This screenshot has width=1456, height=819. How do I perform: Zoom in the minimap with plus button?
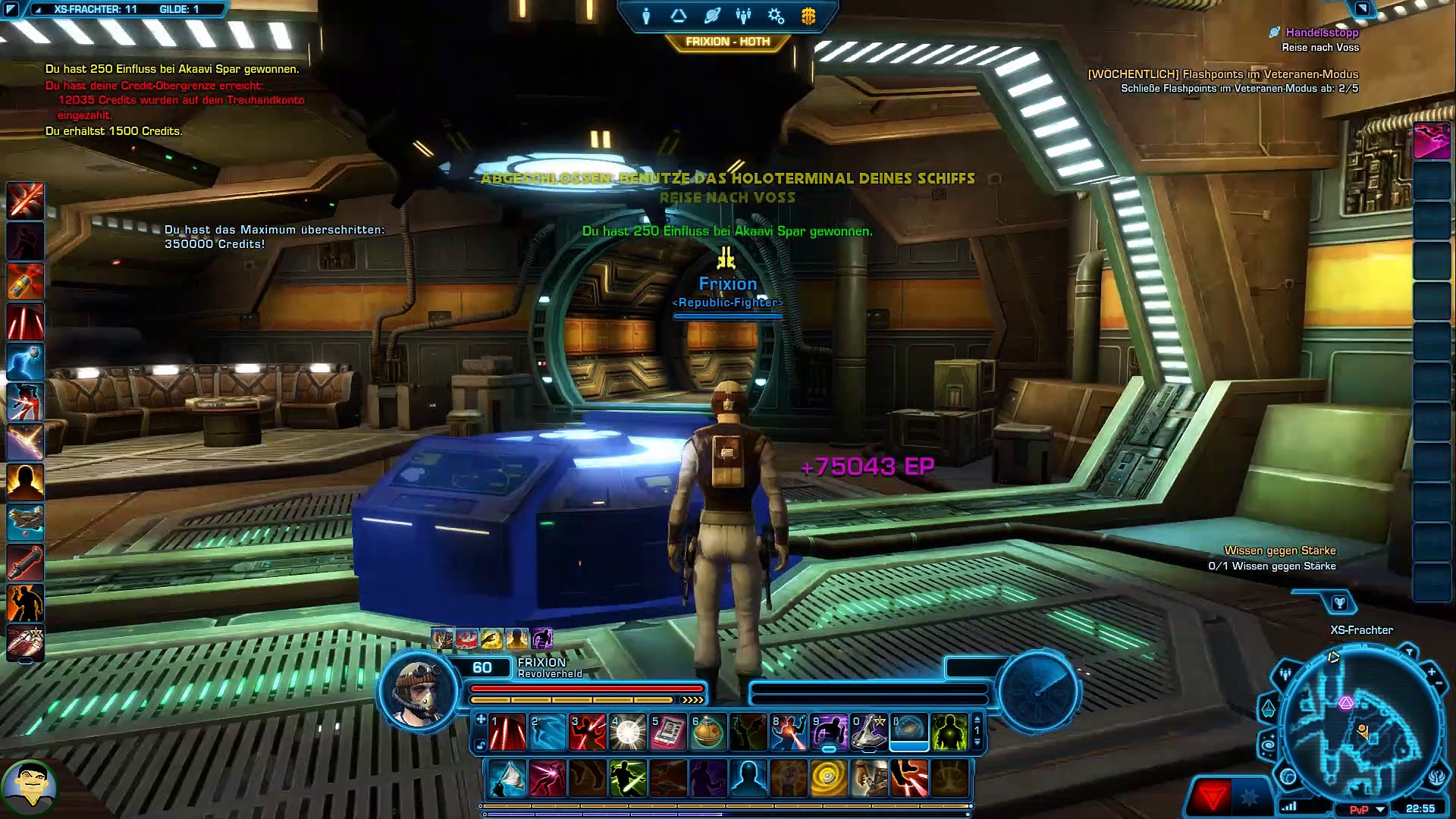pyautogui.click(x=1431, y=672)
